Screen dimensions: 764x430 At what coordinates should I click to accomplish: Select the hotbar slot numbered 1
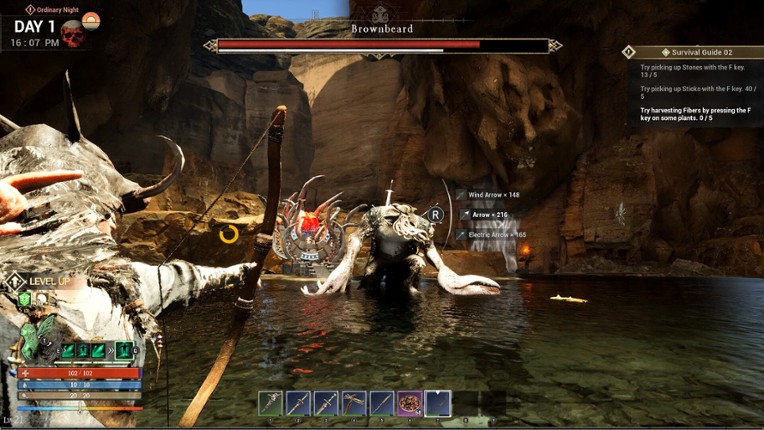coord(270,403)
